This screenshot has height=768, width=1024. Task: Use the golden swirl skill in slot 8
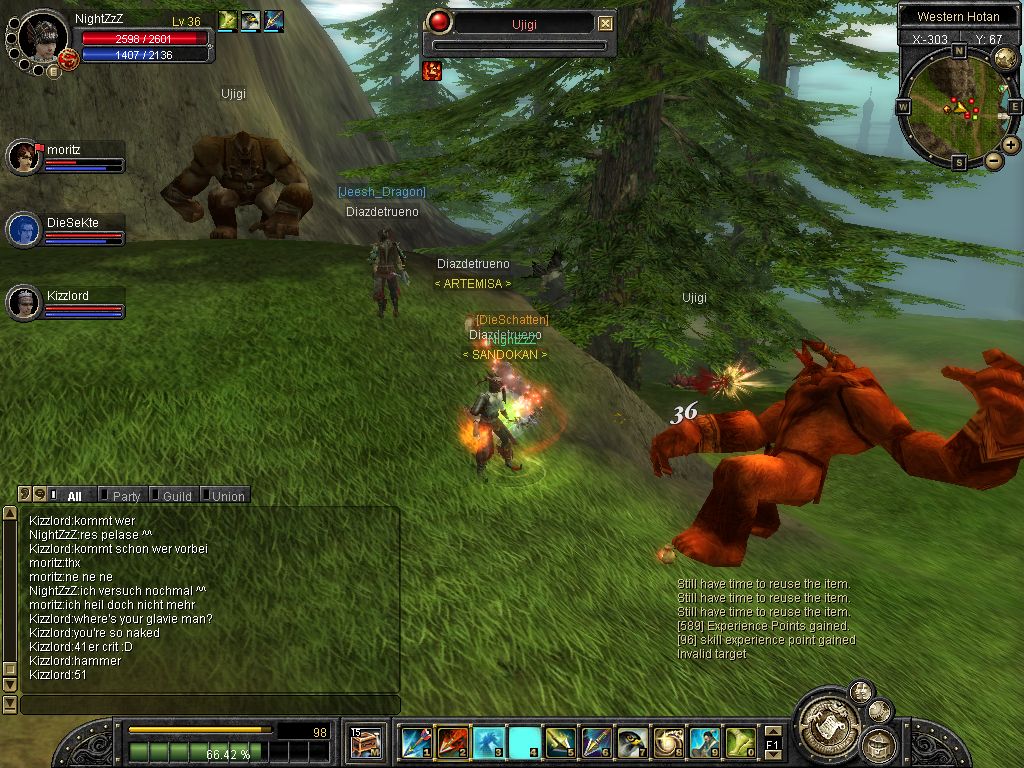pyautogui.click(x=667, y=743)
